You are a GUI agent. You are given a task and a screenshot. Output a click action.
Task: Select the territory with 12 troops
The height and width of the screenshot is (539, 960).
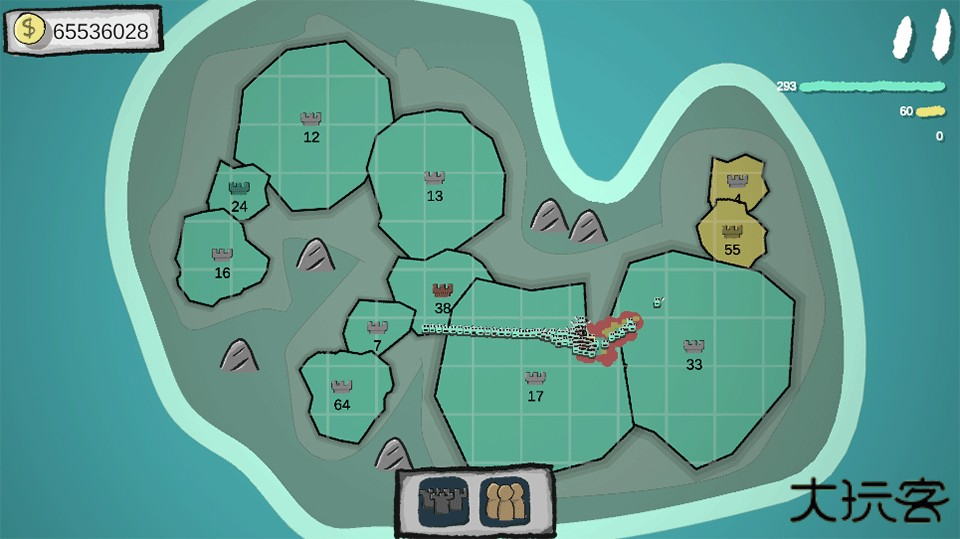click(x=311, y=127)
